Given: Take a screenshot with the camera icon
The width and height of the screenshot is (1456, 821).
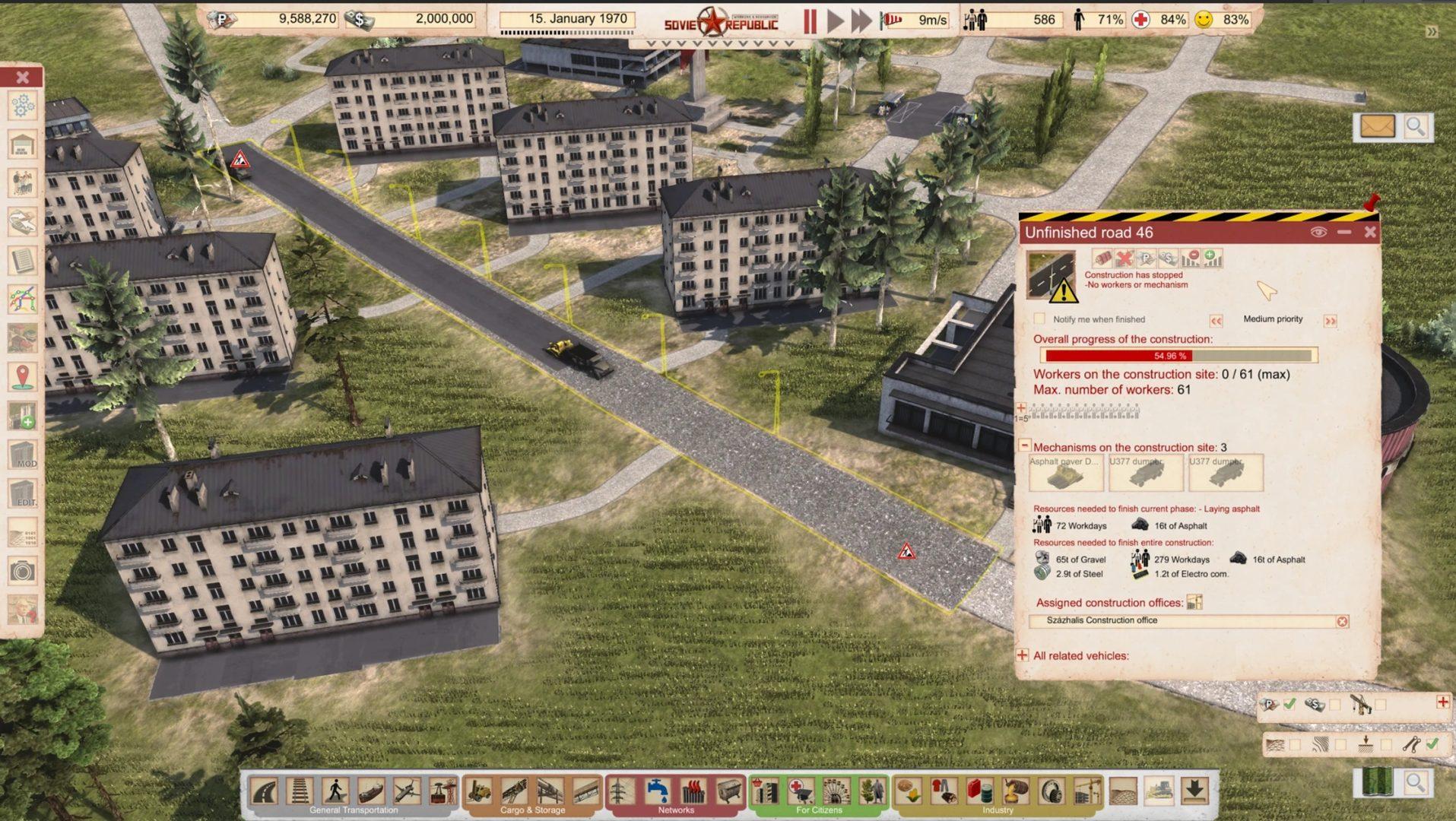Looking at the screenshot, I should tap(22, 571).
